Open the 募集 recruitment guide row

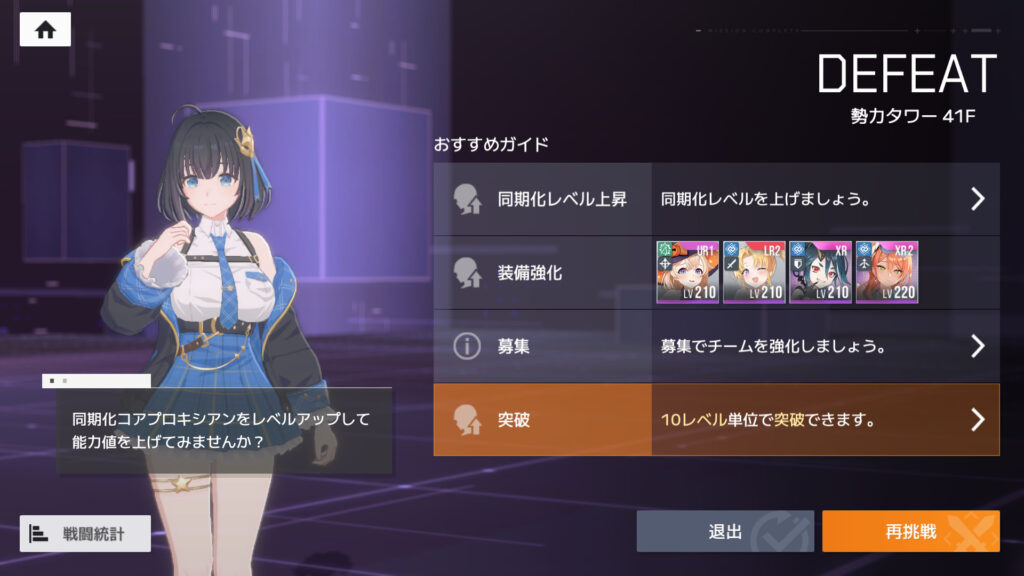716,346
